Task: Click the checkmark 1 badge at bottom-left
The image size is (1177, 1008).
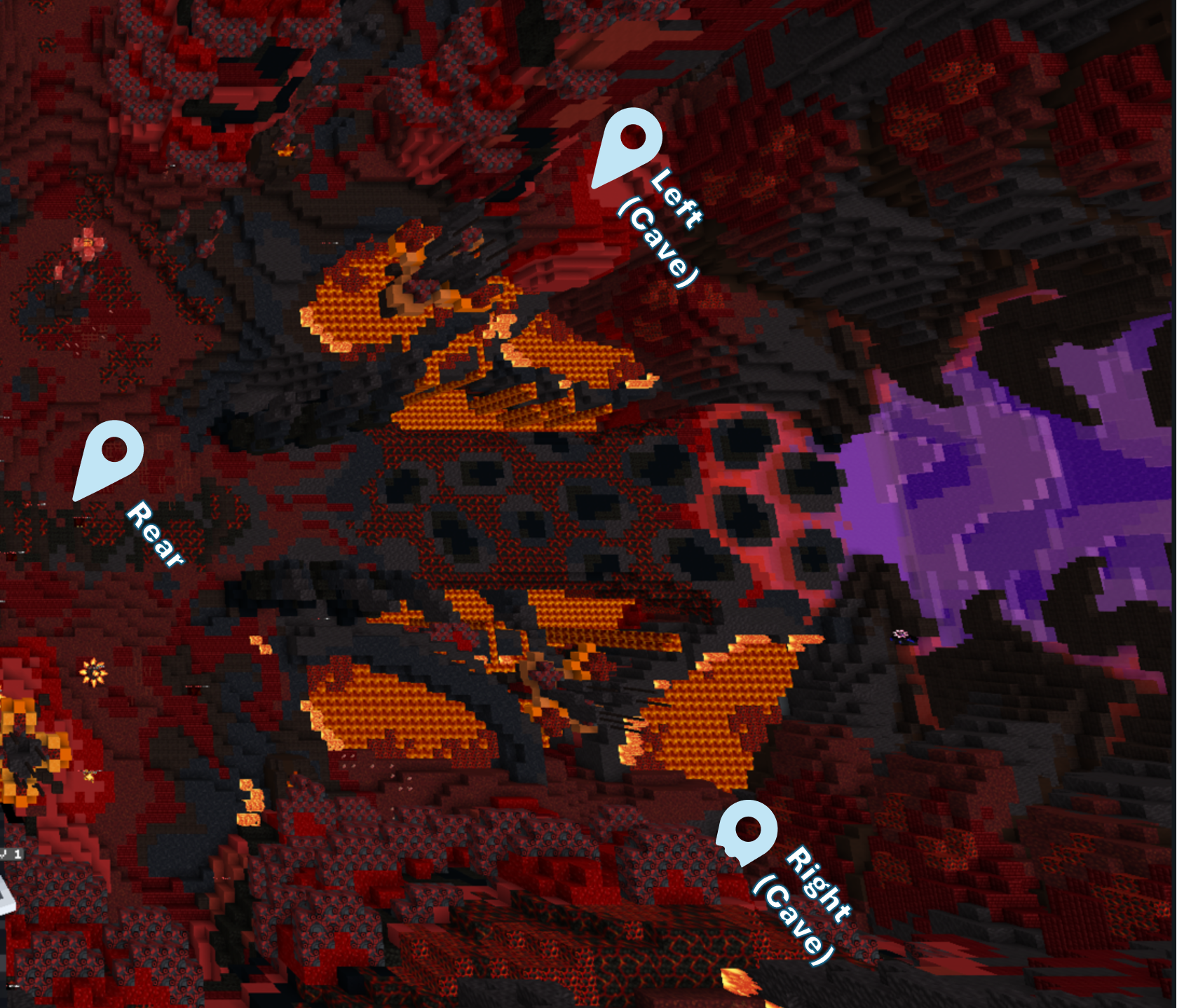Action: pyautogui.click(x=10, y=854)
